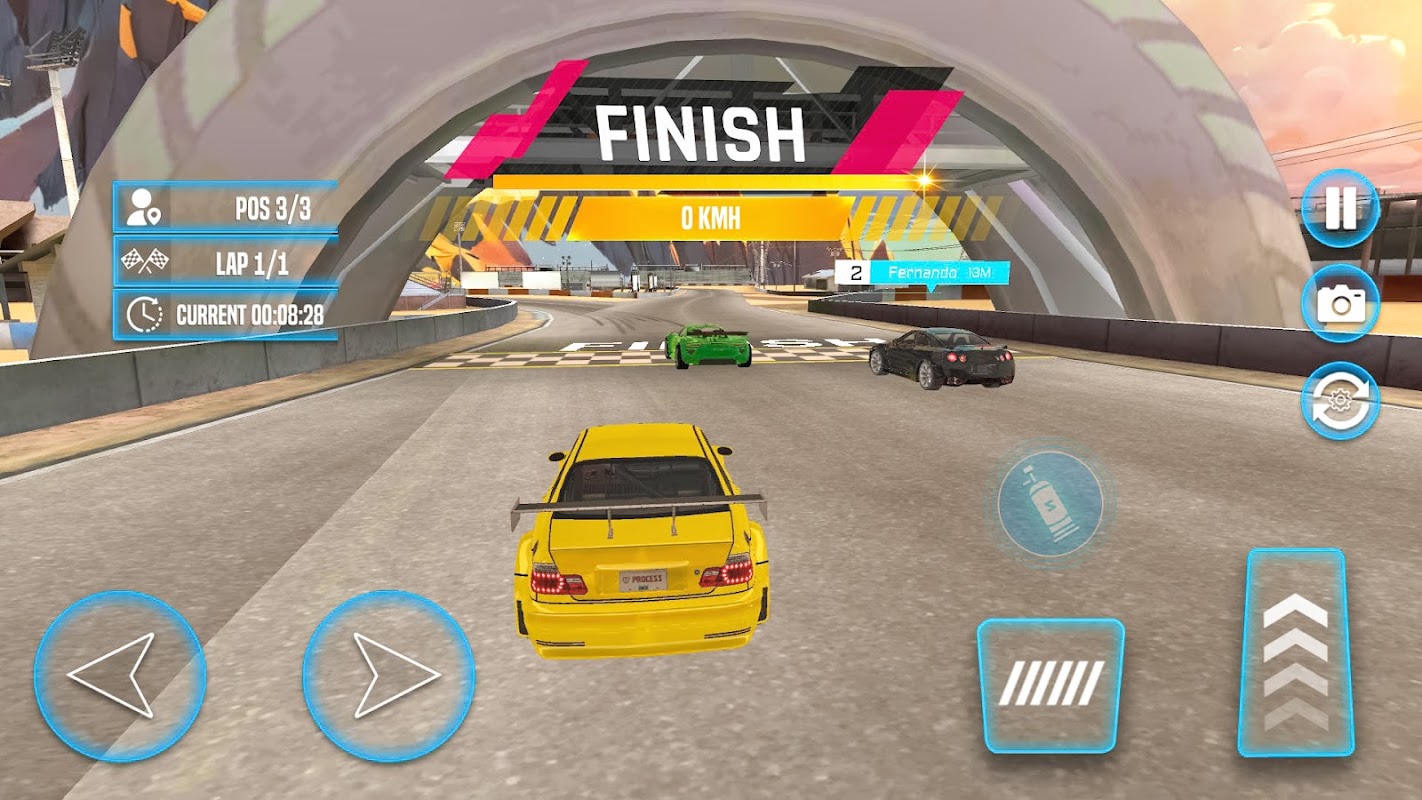The height and width of the screenshot is (800, 1422).
Task: Pause the race
Action: point(1340,209)
